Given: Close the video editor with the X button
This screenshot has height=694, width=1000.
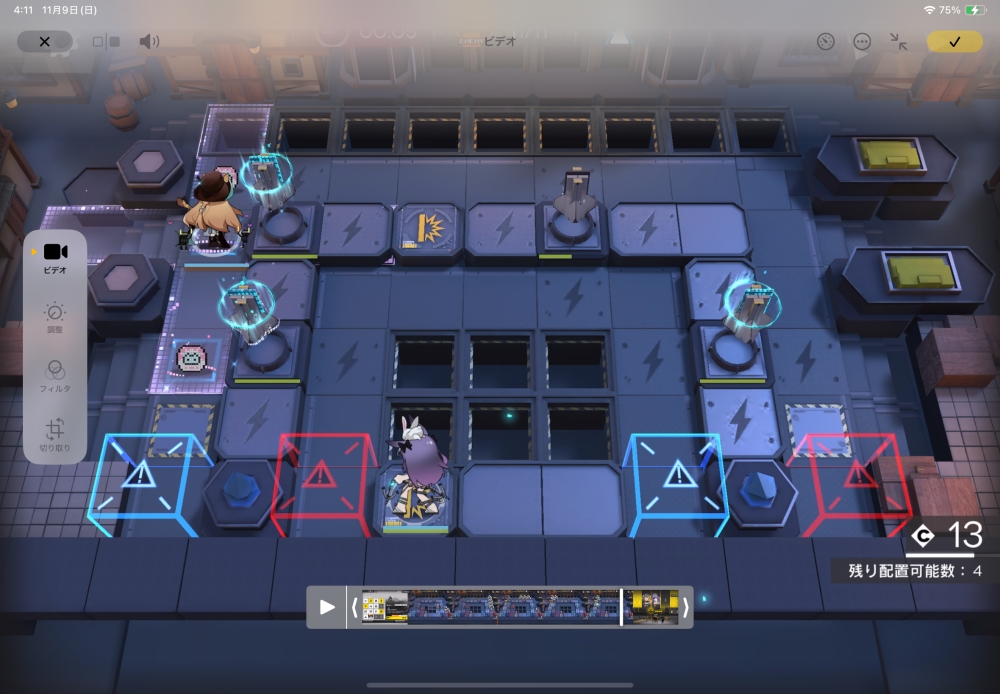Looking at the screenshot, I should 44,42.
